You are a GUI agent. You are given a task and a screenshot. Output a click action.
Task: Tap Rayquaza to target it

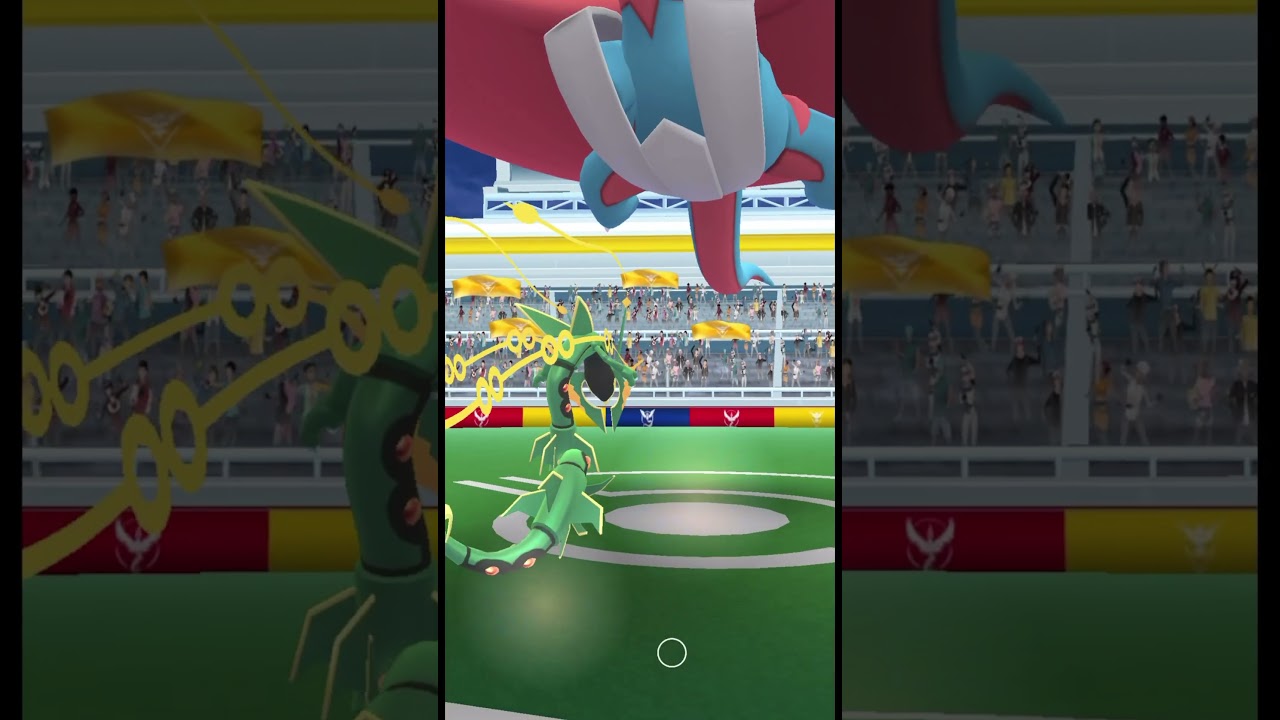point(560,480)
